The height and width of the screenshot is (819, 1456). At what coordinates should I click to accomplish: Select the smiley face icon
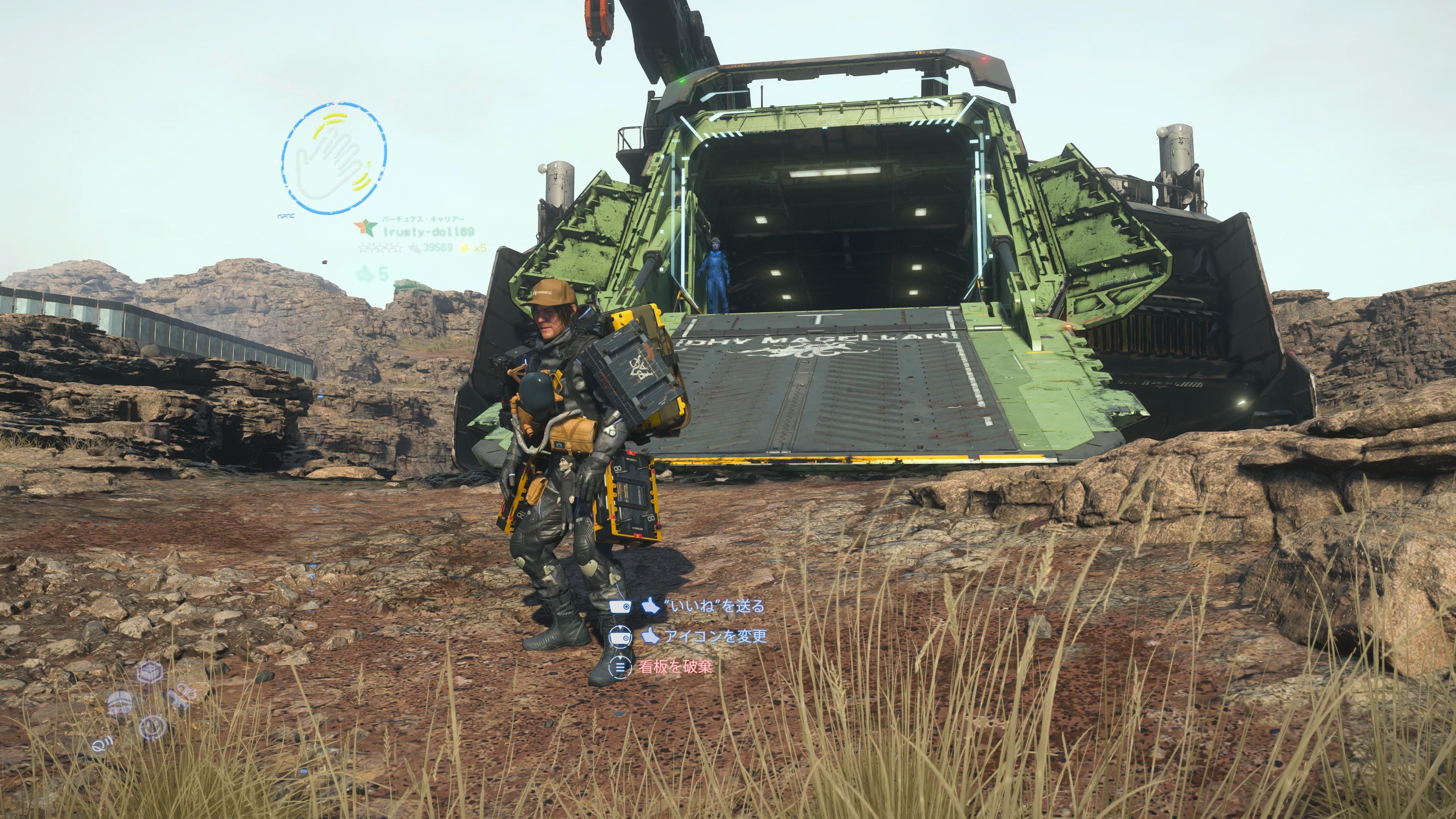click(x=152, y=727)
